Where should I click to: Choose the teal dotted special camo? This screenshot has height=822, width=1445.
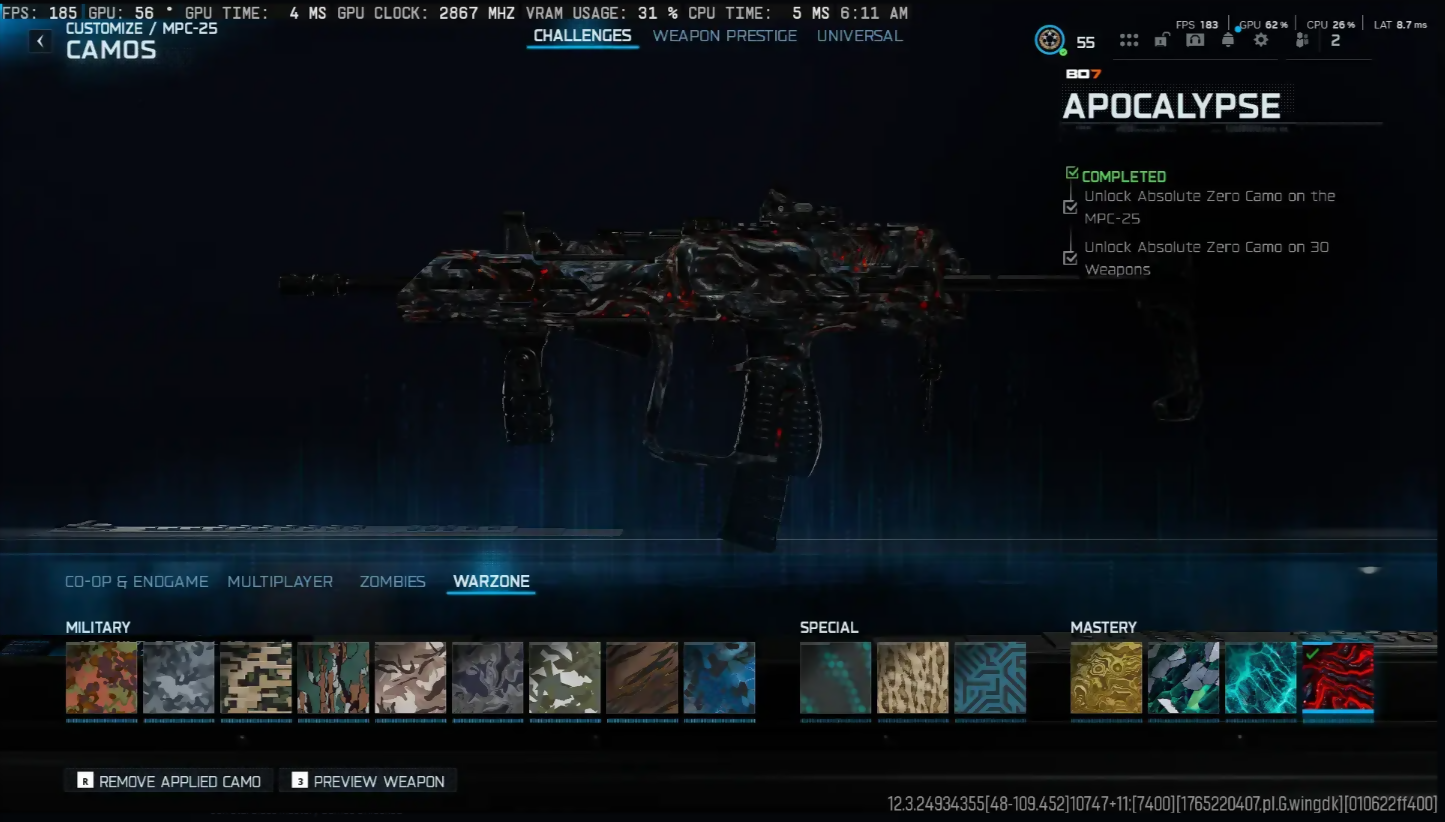coord(835,678)
